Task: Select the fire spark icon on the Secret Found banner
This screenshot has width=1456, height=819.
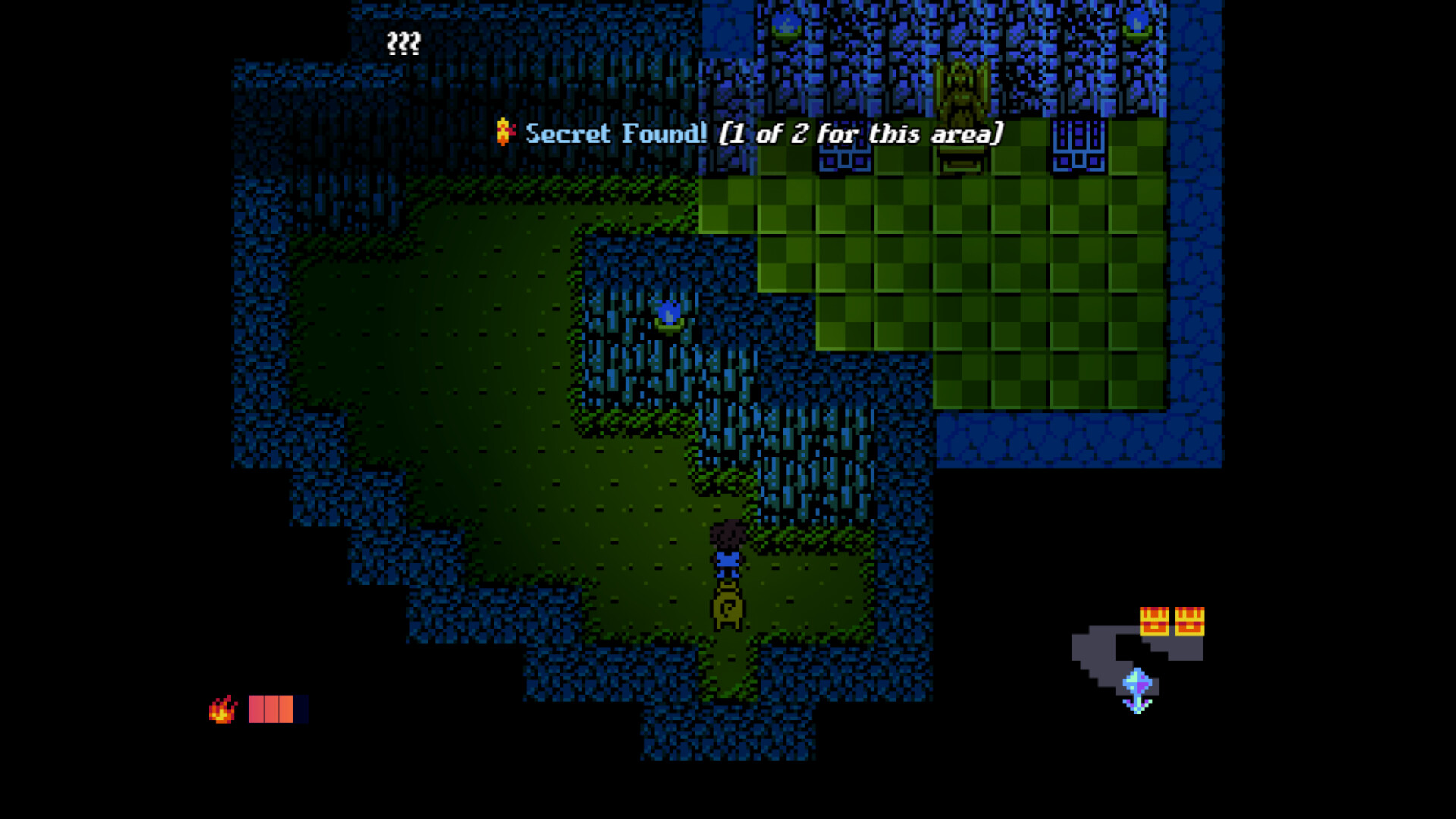Action: click(x=504, y=133)
